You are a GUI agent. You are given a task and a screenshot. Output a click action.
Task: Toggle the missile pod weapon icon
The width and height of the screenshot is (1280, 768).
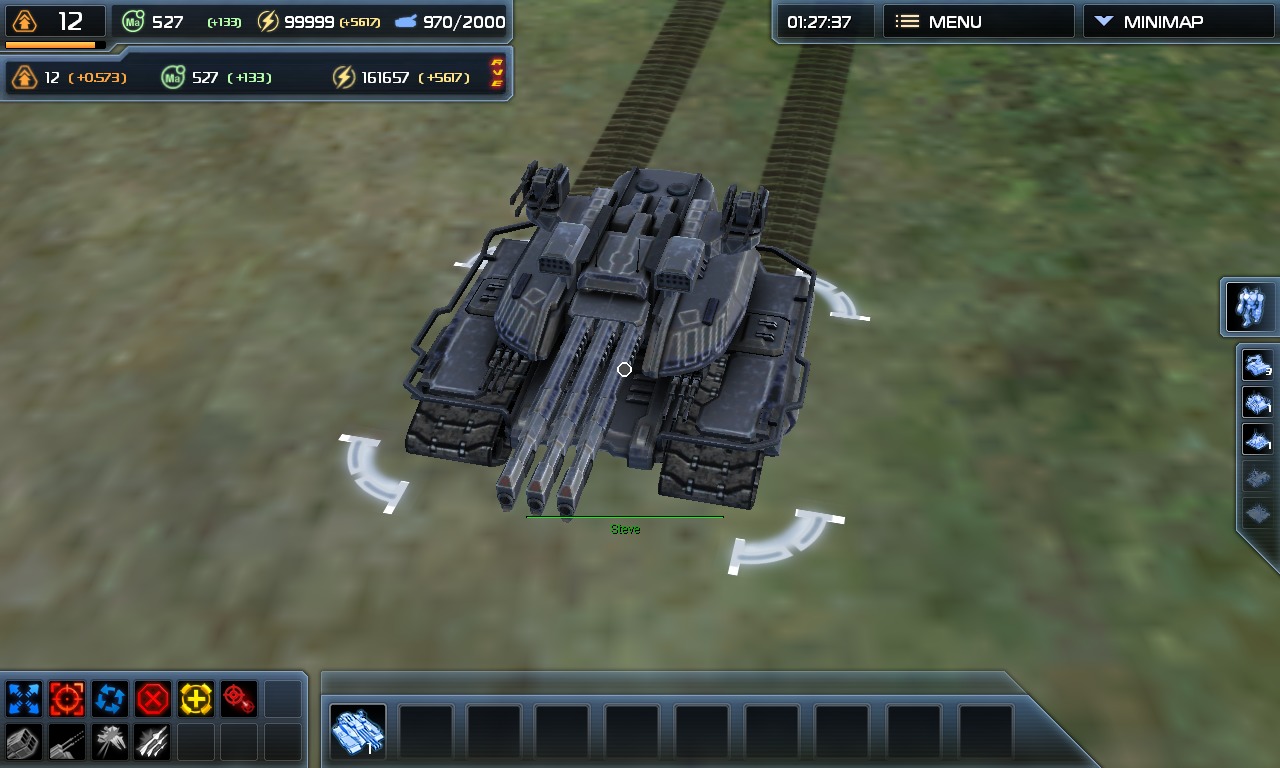click(x=23, y=742)
